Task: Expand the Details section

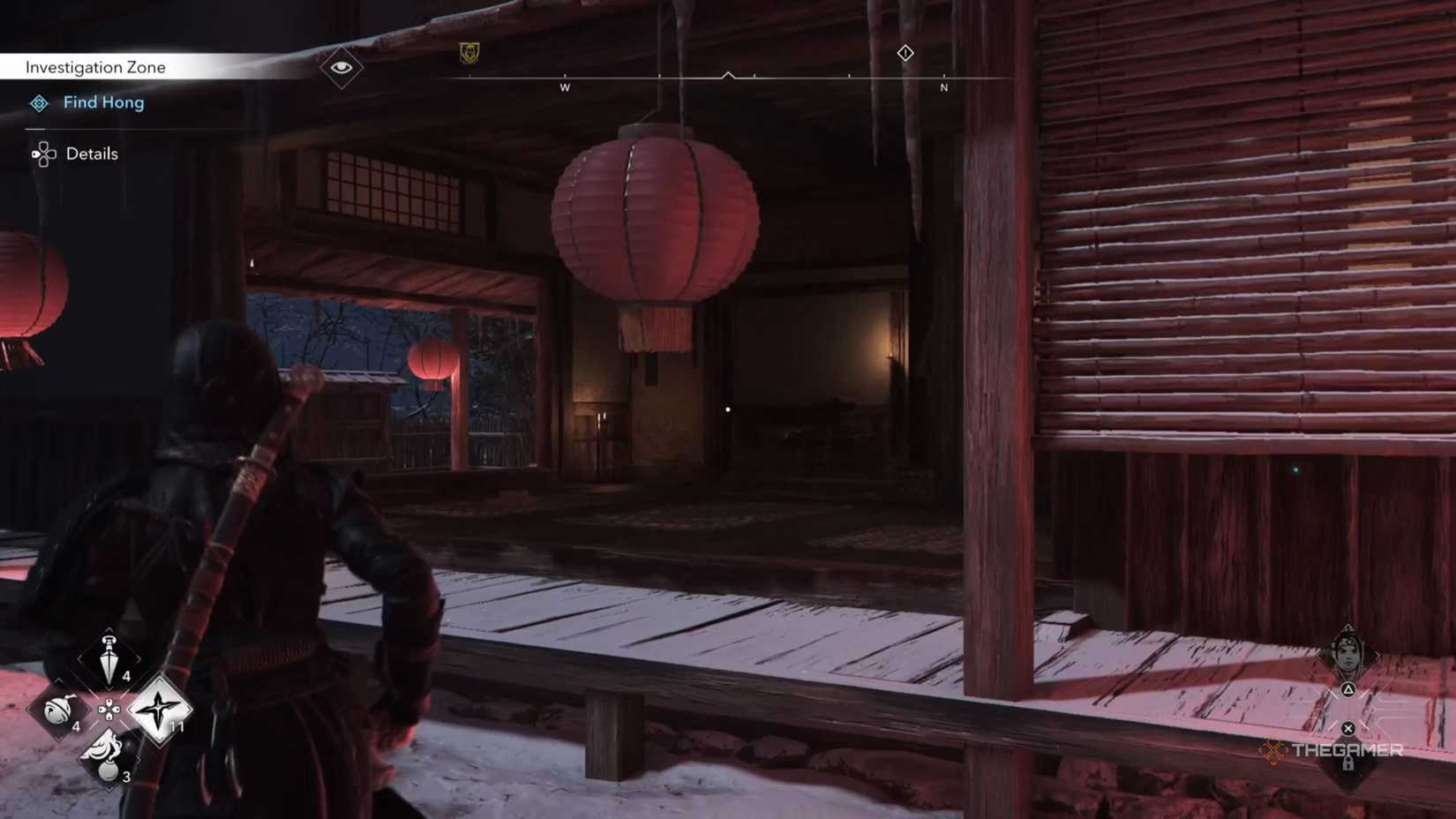Action: pos(91,154)
